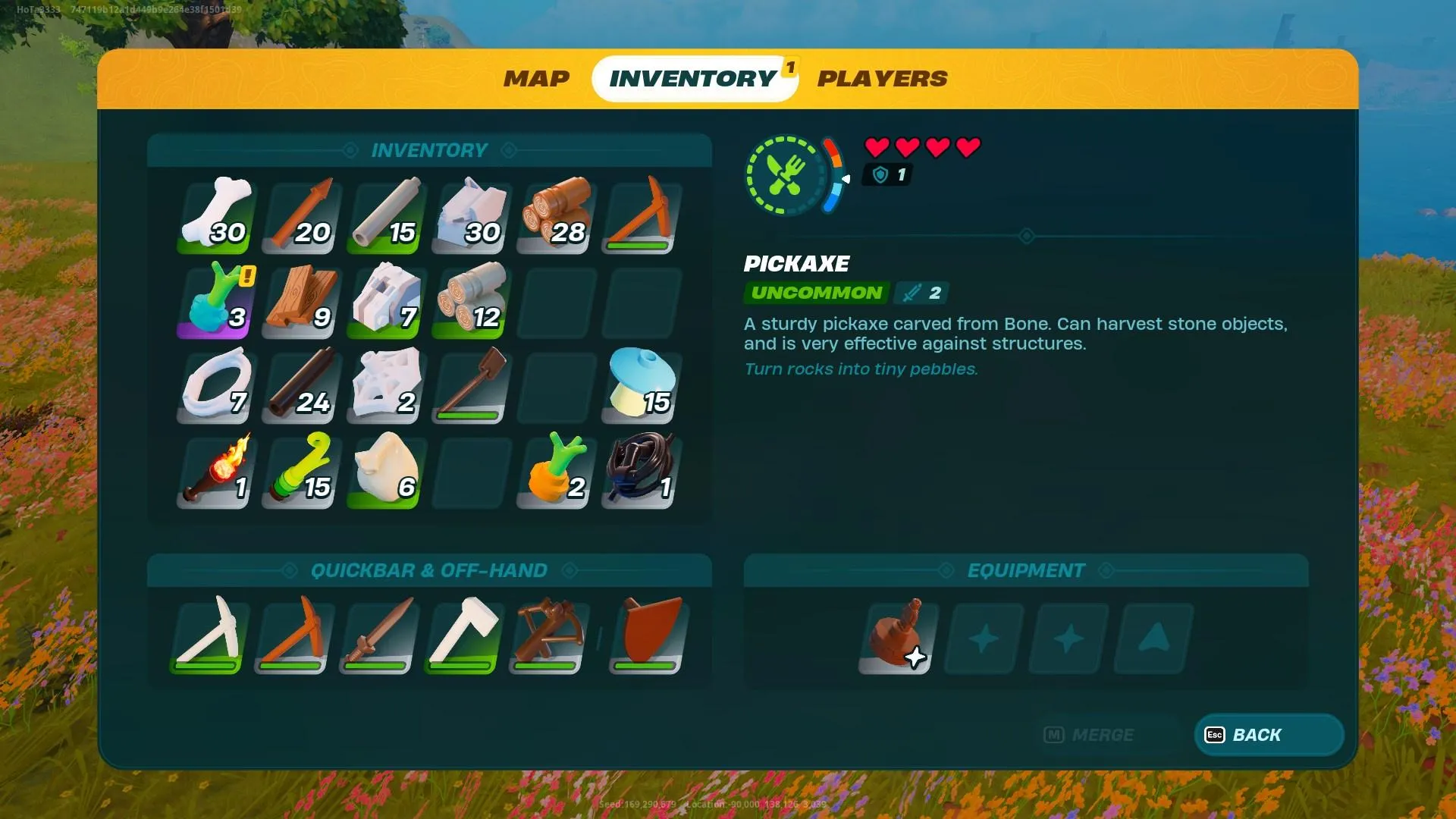Screen dimensions: 1456x819
Task: Click the off-hand shield slot
Action: tap(648, 635)
